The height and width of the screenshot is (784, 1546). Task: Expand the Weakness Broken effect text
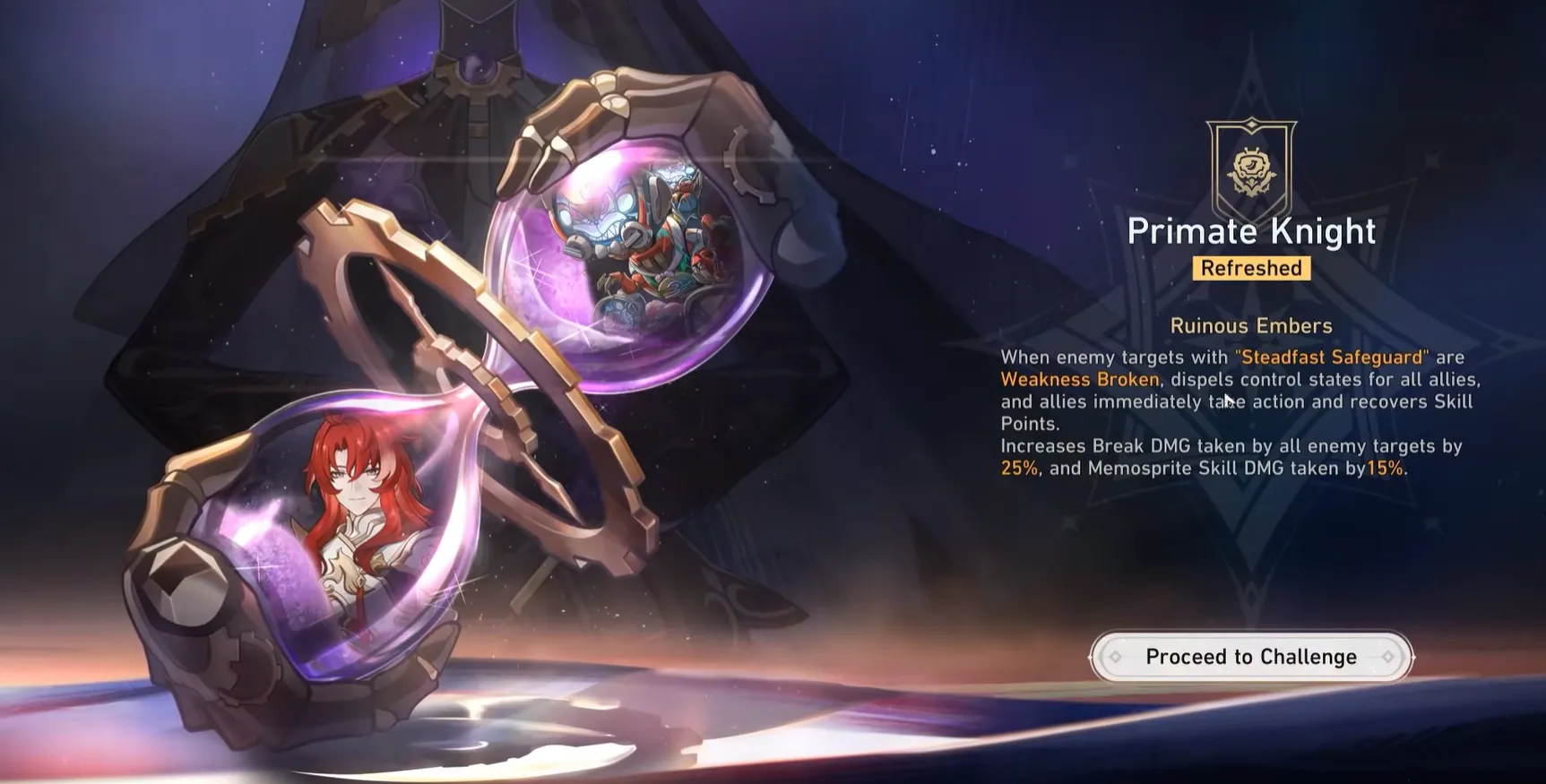click(x=1078, y=379)
